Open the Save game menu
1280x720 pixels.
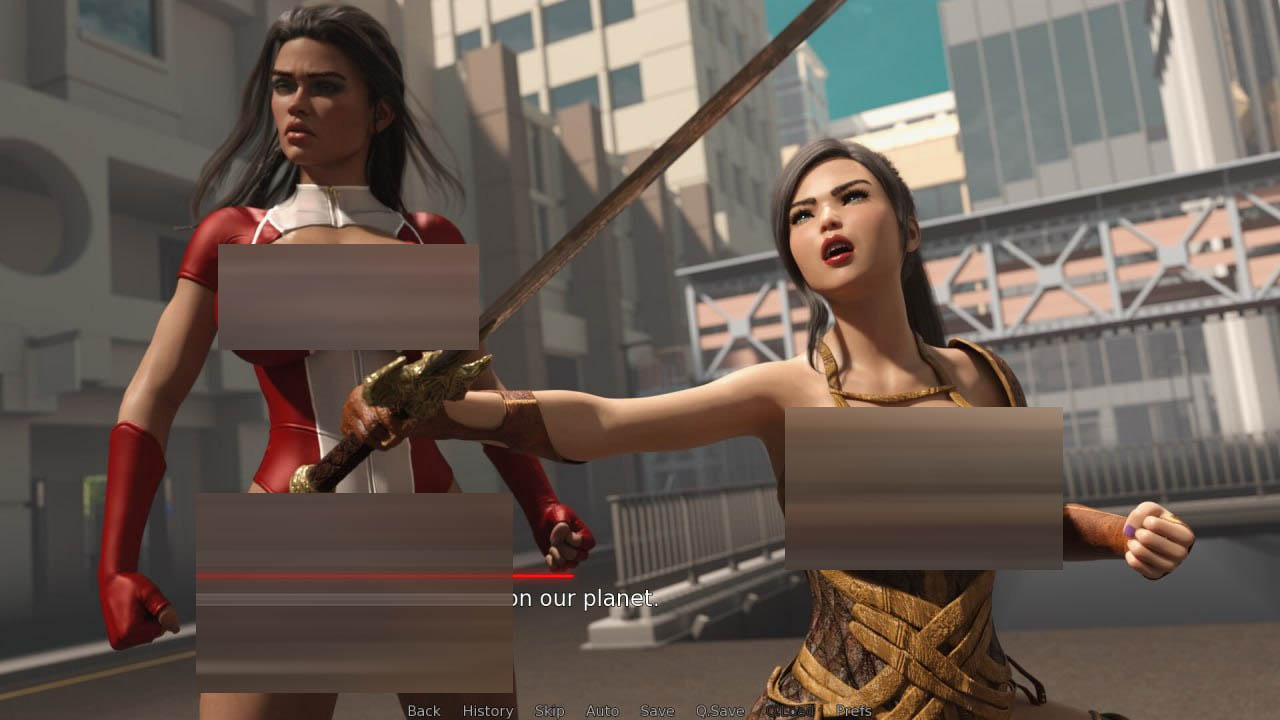pyautogui.click(x=657, y=711)
